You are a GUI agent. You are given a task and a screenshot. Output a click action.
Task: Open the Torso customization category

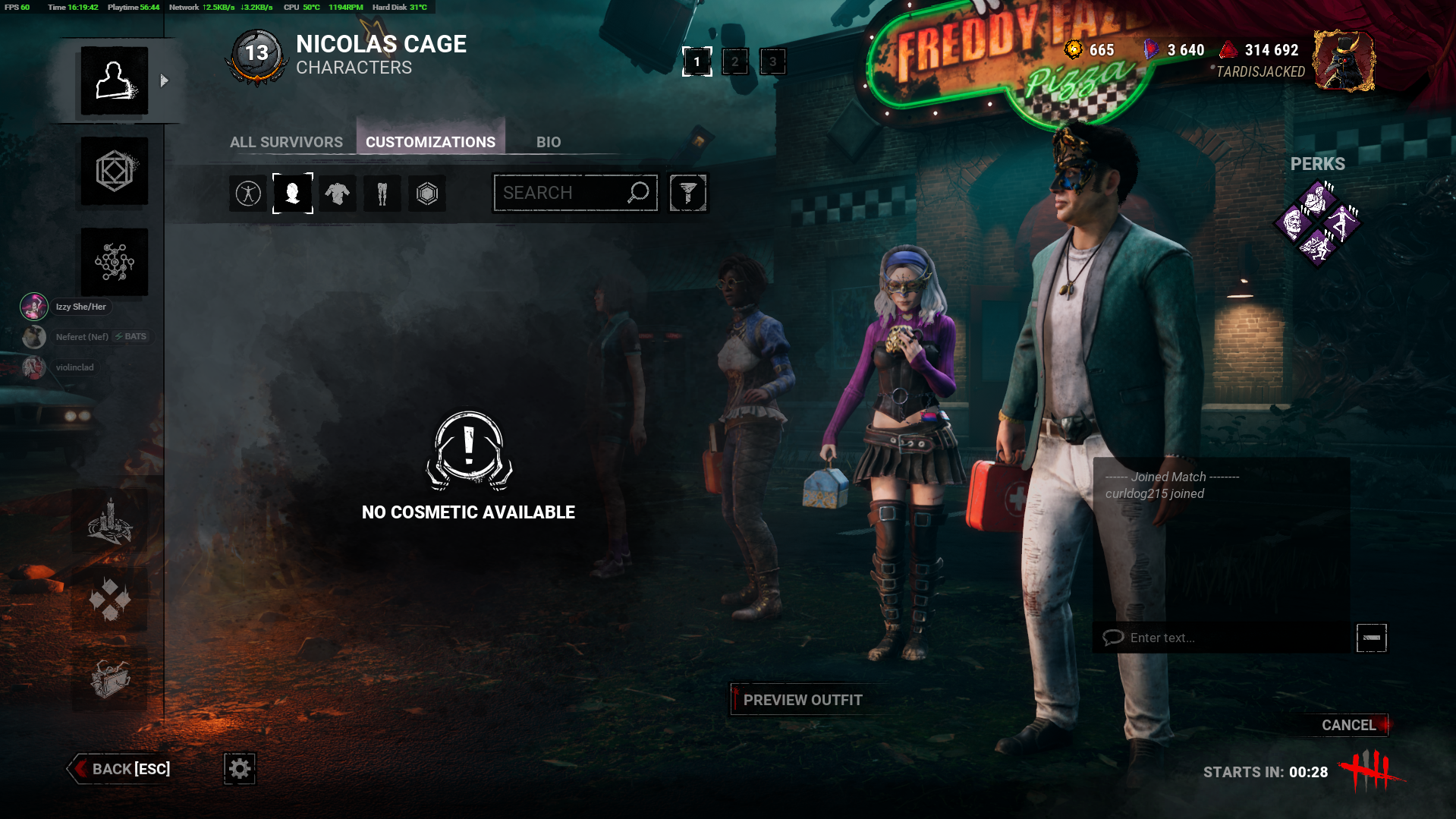point(338,194)
